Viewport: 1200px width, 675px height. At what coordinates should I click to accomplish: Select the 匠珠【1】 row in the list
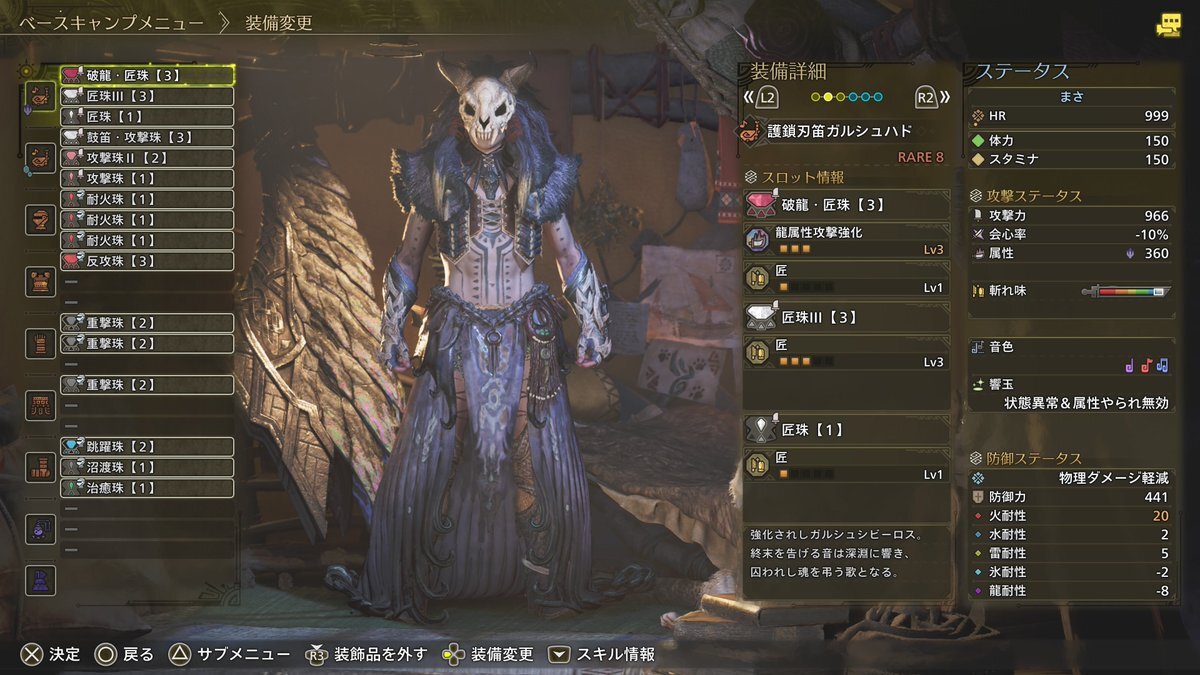point(147,117)
